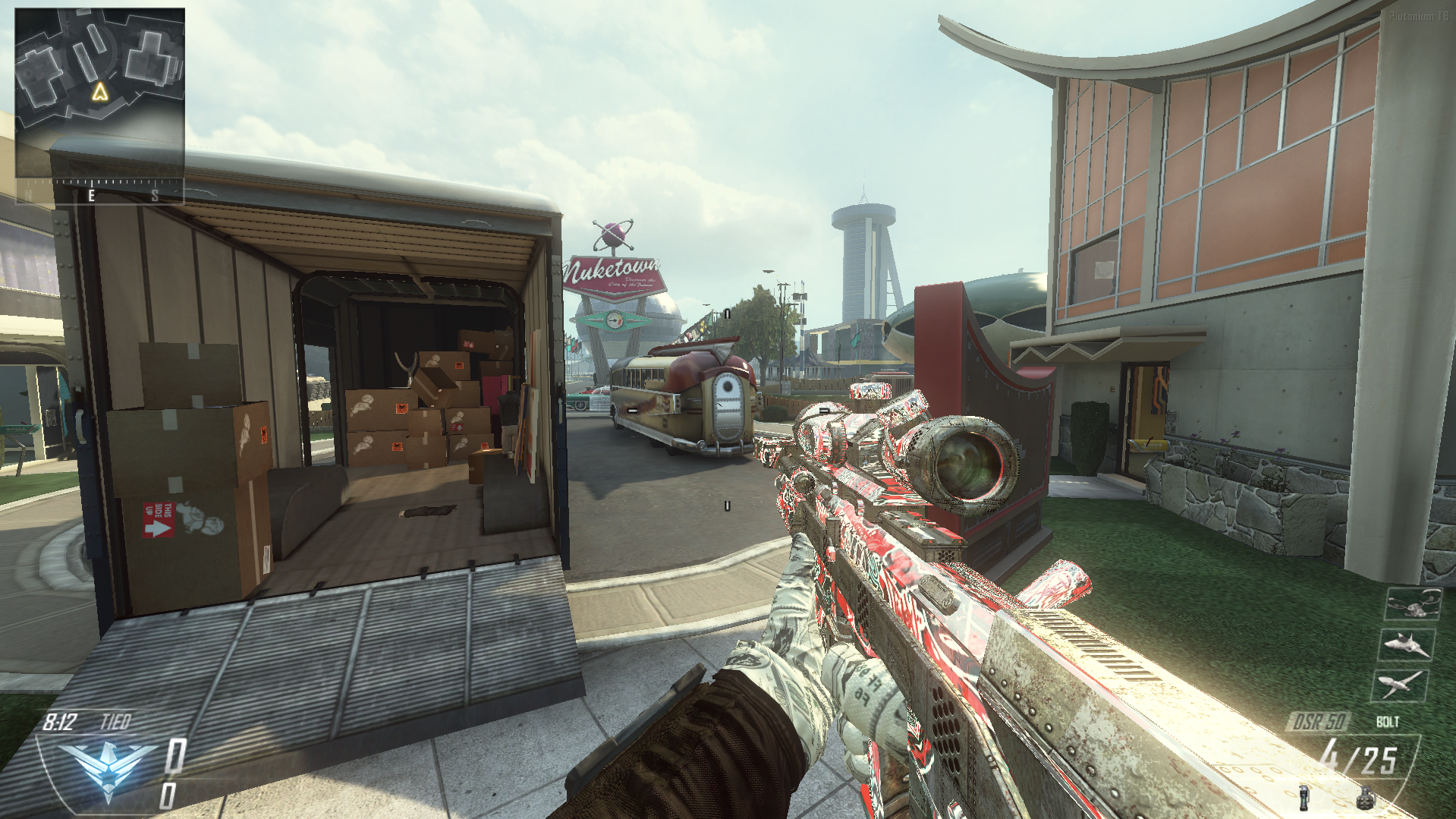
Task: Choose the UAV plane scorestreak icon
Action: coord(1400,685)
